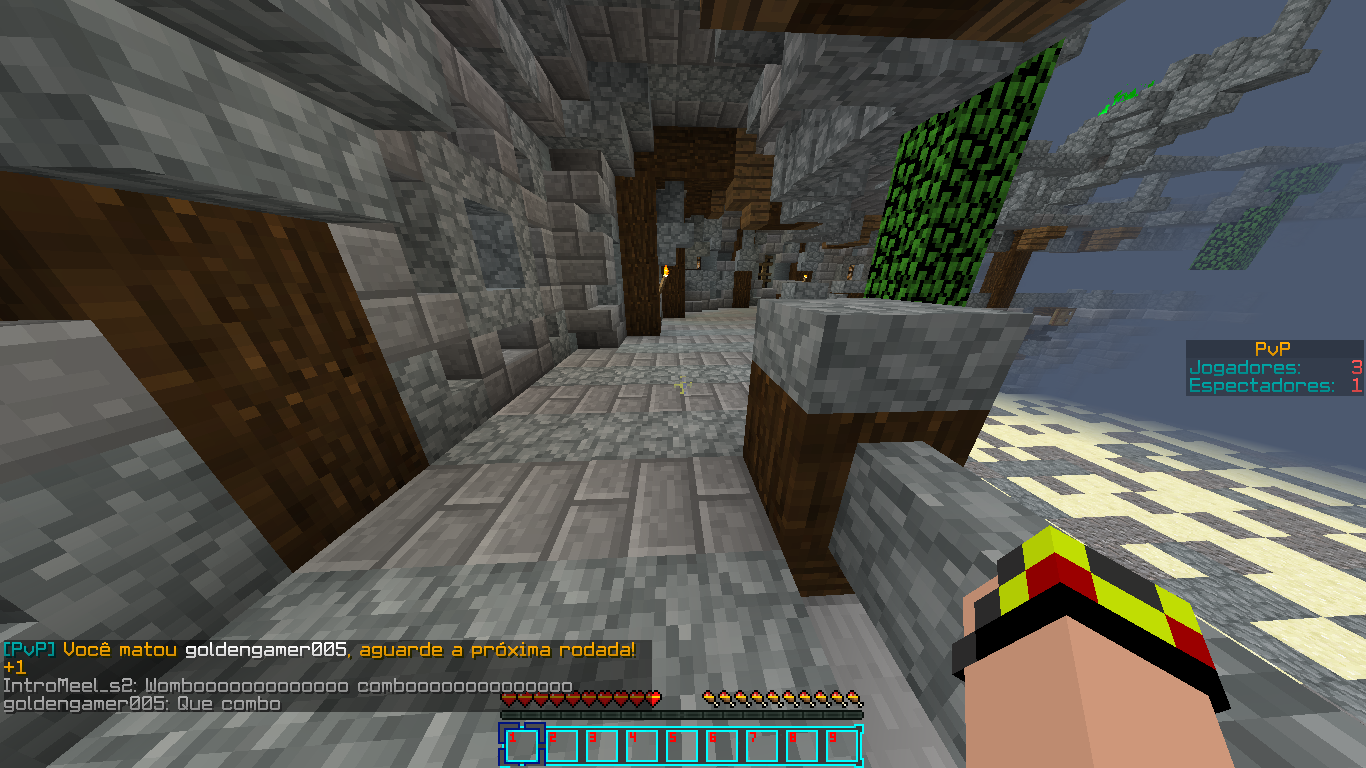Choose the hotbar slot labeled 2
This screenshot has height=768, width=1366.
pos(561,745)
